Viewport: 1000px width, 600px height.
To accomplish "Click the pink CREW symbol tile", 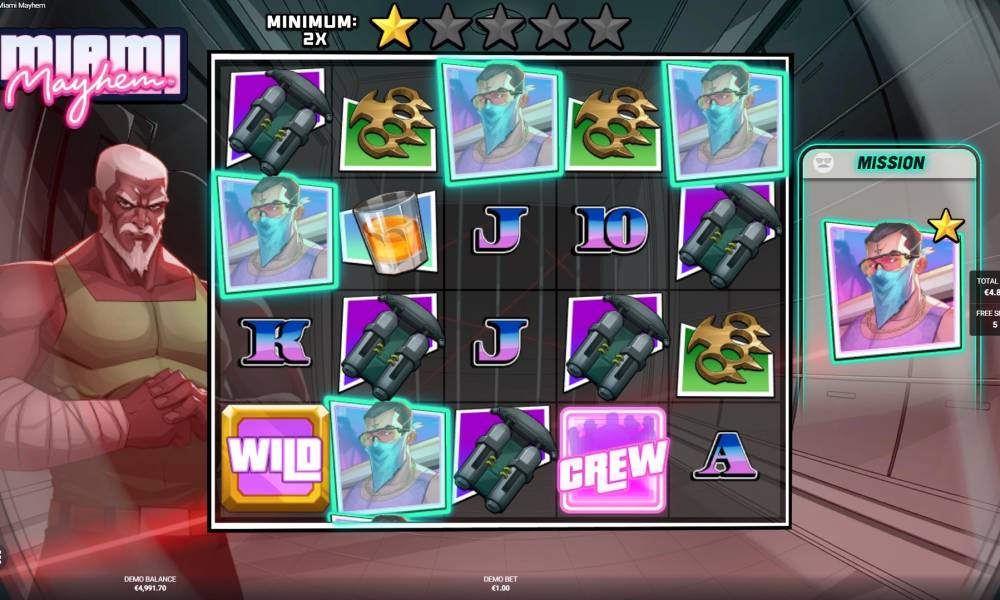I will click(612, 461).
